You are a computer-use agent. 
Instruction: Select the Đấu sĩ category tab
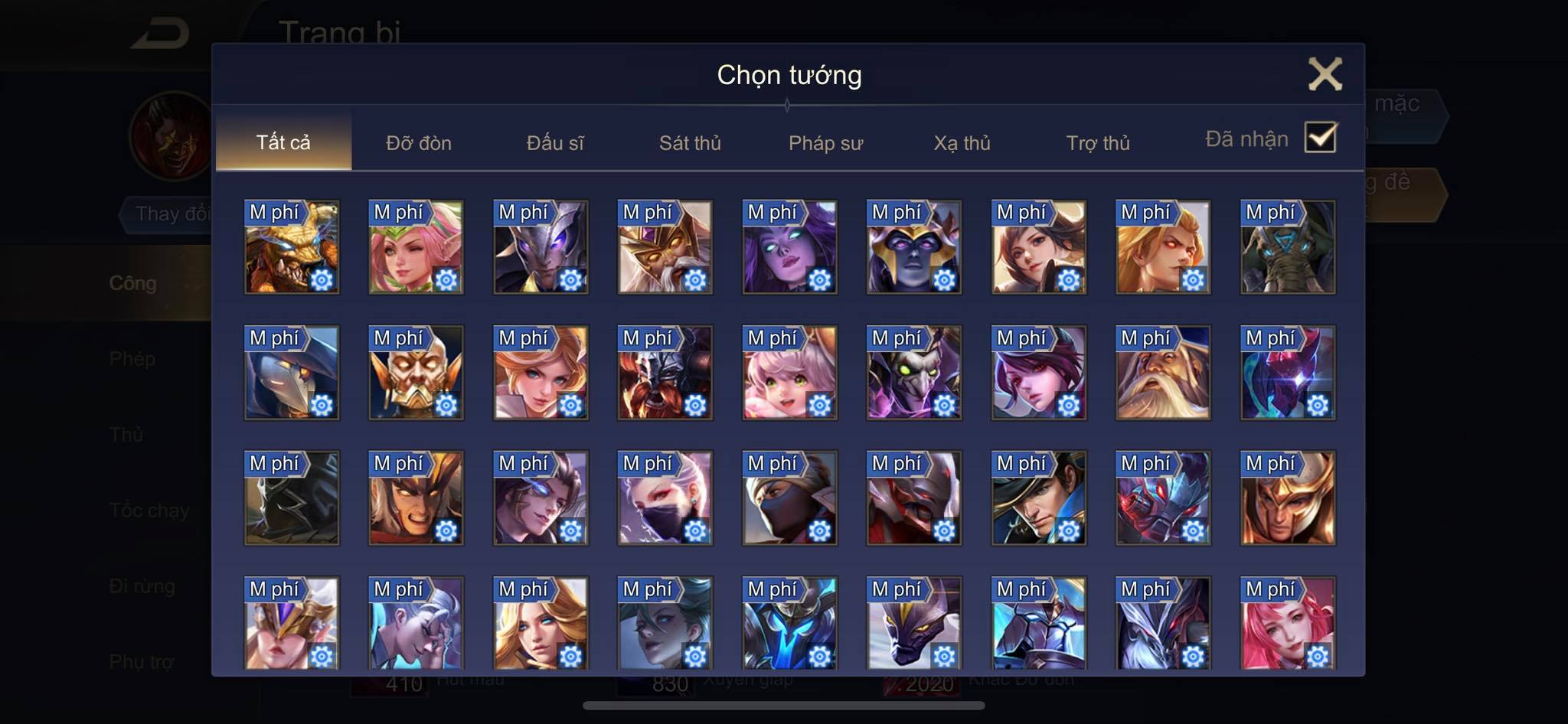tap(554, 143)
